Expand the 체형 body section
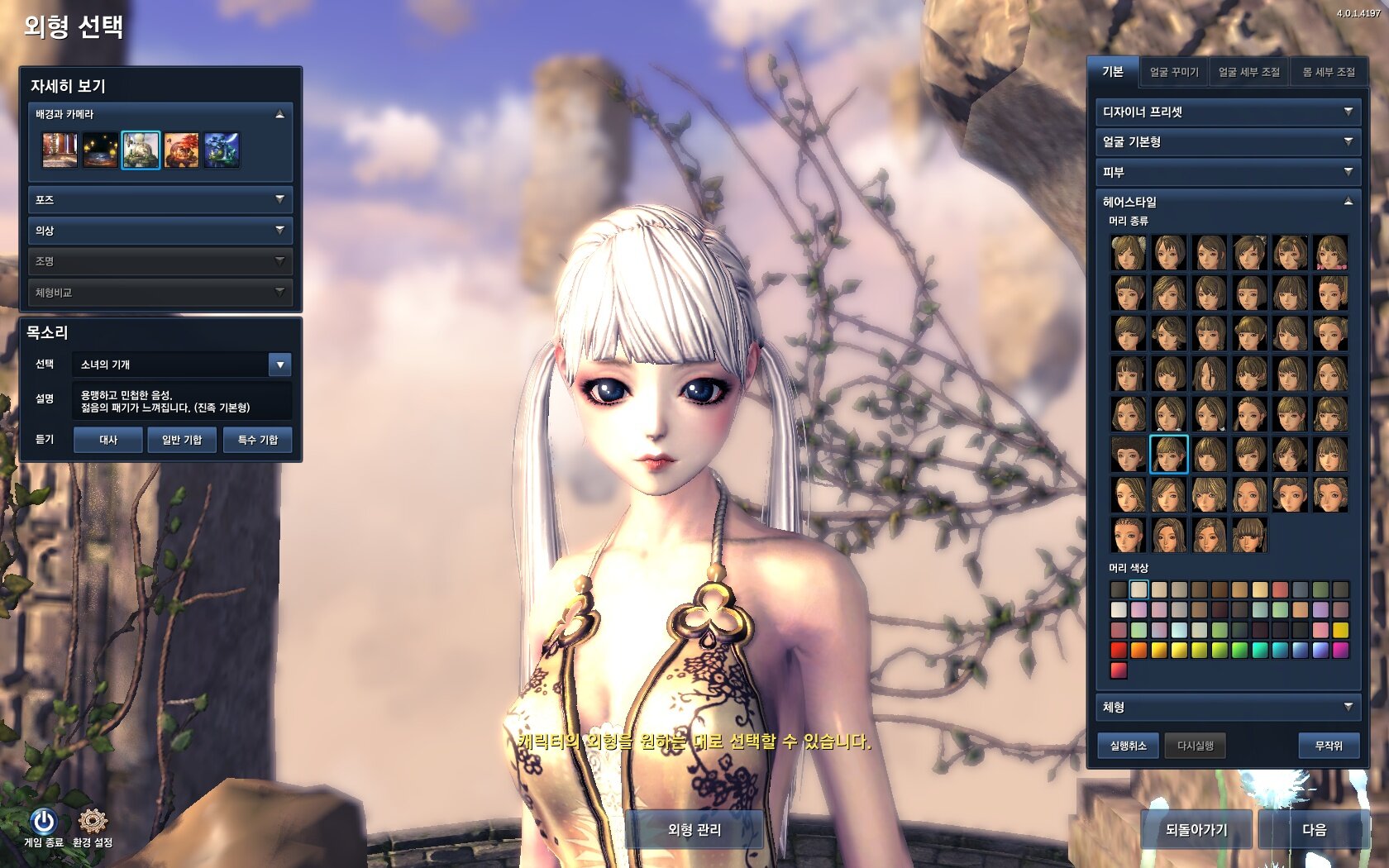The height and width of the screenshot is (868, 1389). point(1227,708)
